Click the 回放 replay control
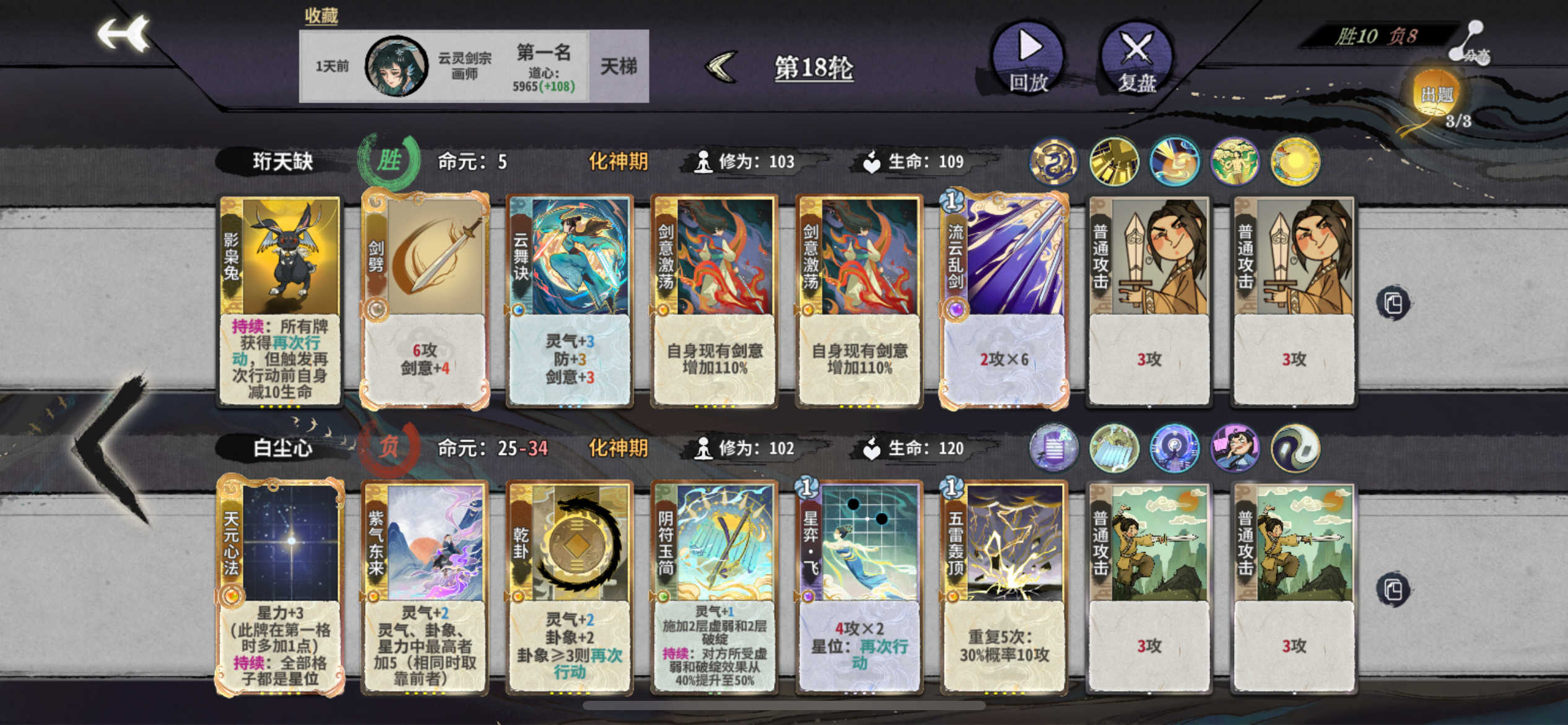 (1028, 59)
